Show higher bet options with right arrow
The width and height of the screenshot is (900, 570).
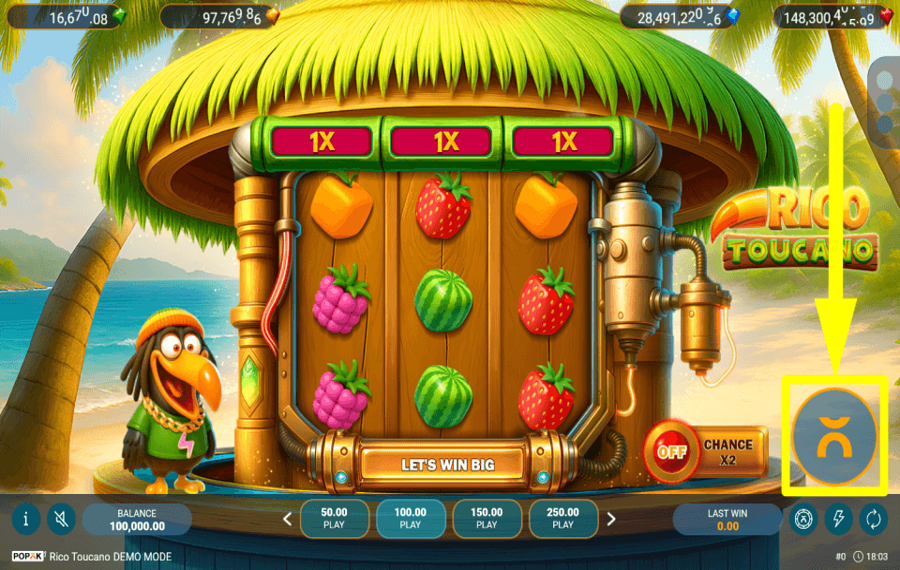coord(611,519)
